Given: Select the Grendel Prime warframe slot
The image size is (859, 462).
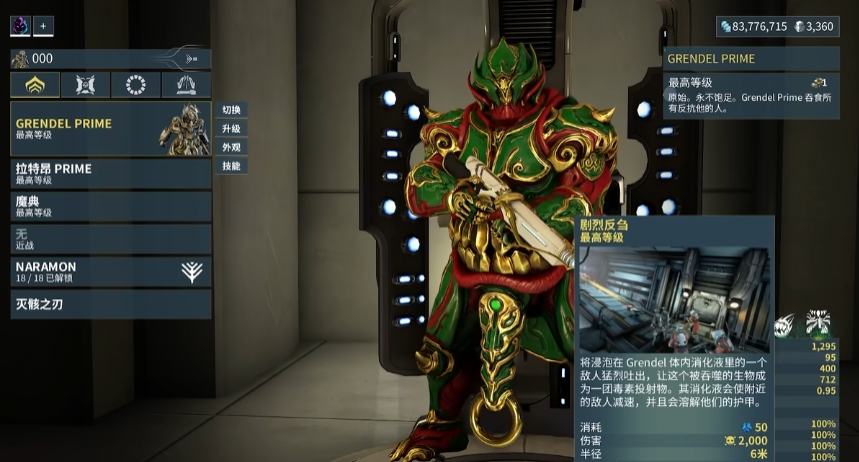Looking at the screenshot, I should point(110,129).
